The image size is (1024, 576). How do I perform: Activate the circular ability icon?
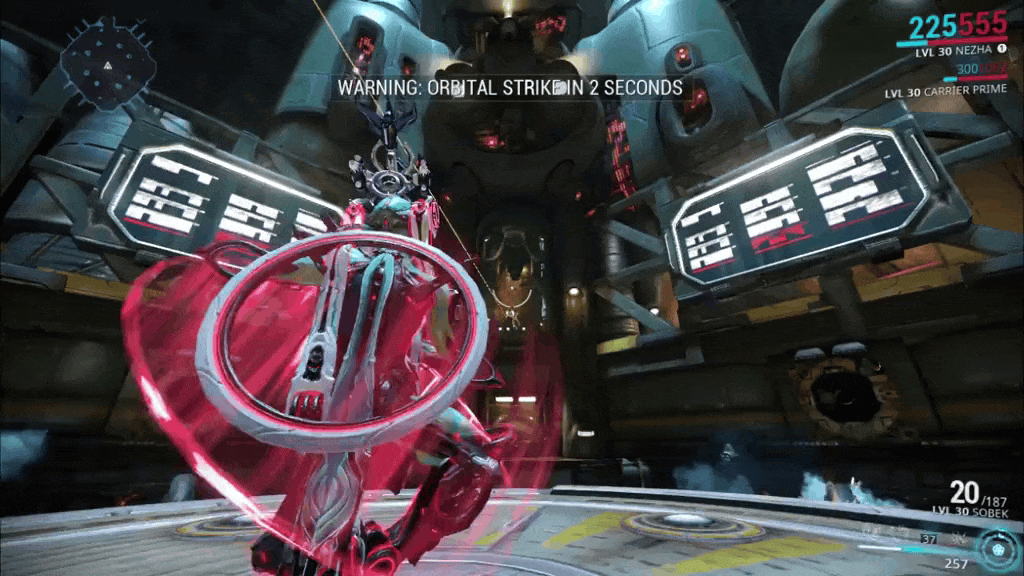click(997, 550)
